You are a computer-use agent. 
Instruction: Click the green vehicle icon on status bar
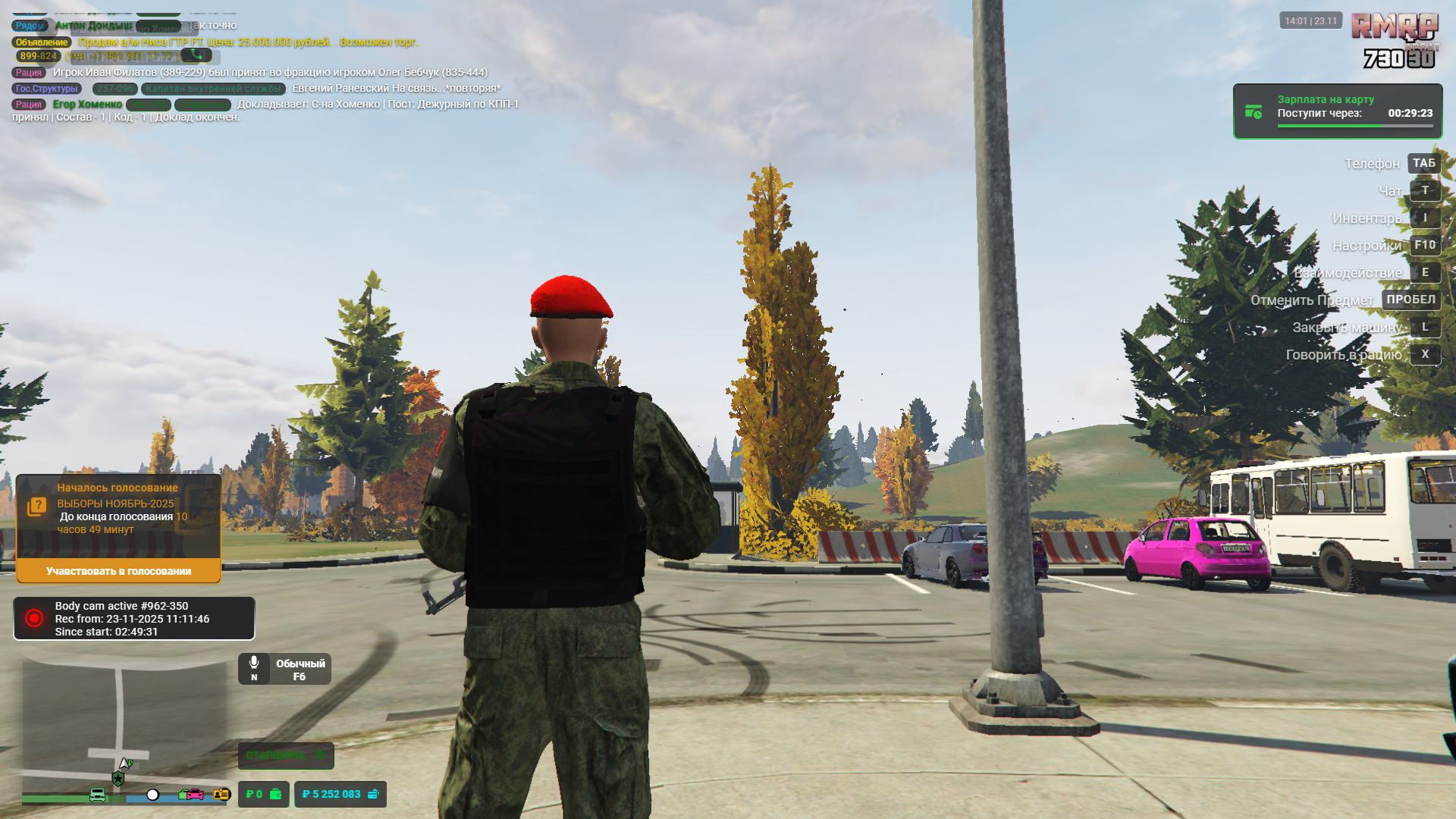[x=97, y=795]
